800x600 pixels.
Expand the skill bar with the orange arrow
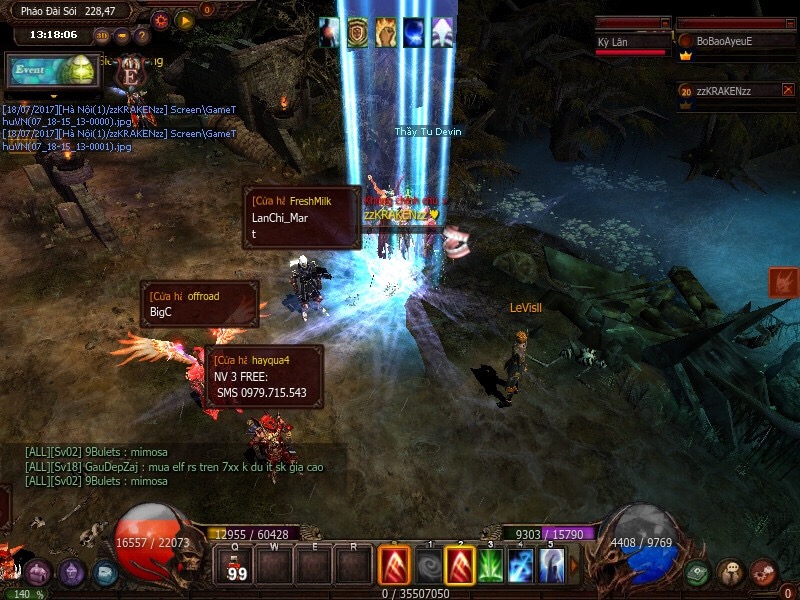tap(574, 566)
